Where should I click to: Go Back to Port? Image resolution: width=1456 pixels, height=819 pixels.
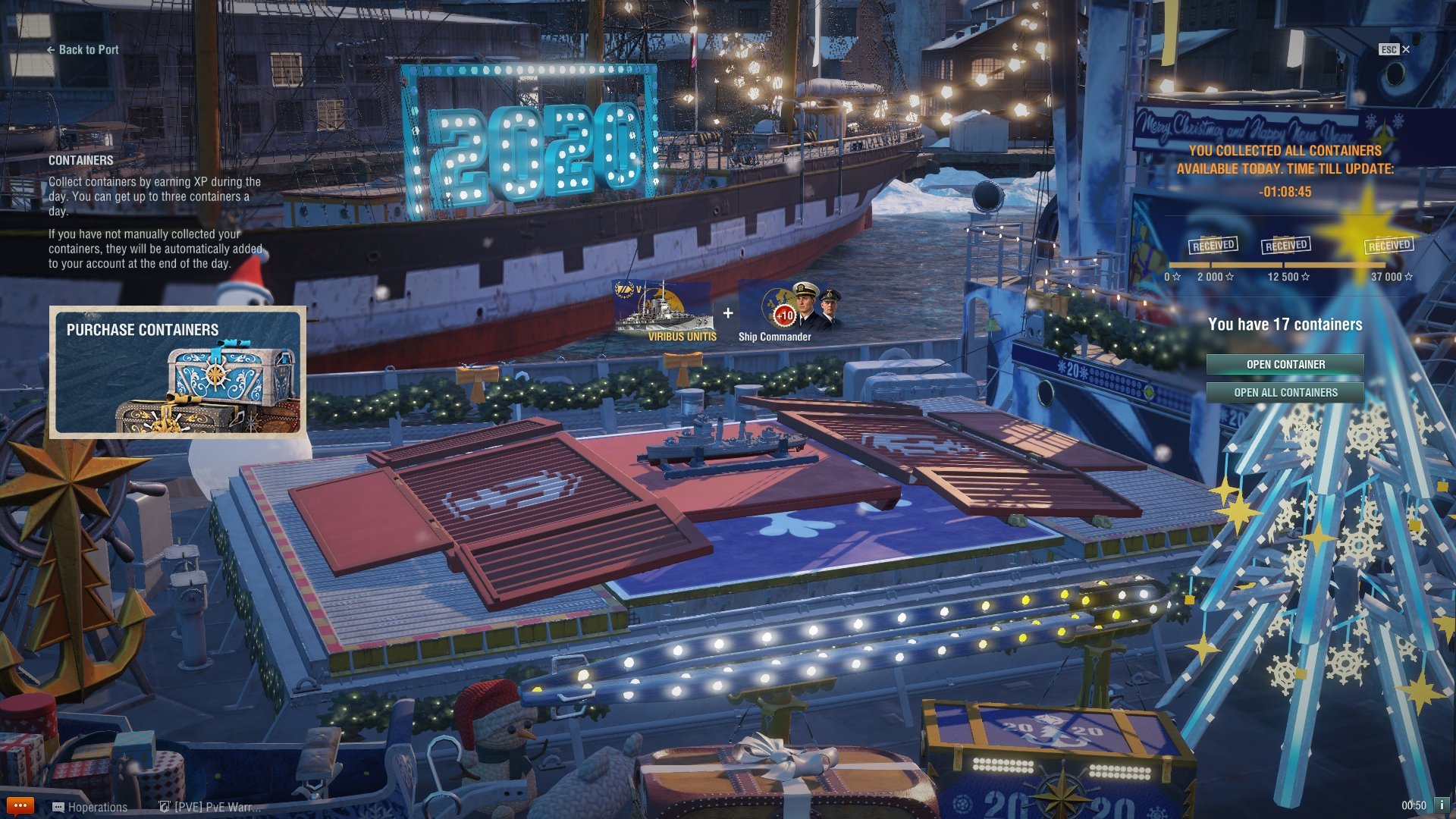(83, 50)
